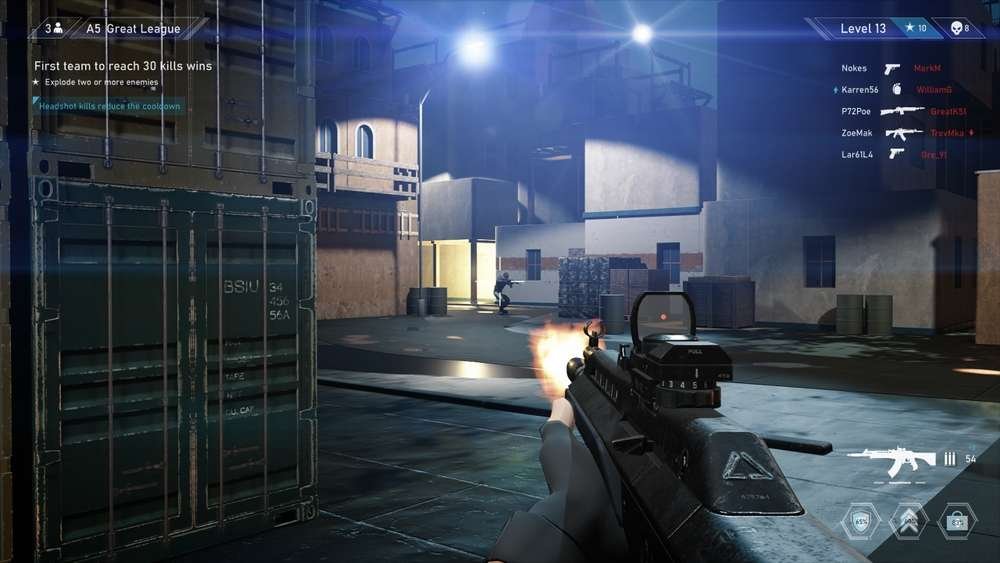Open the briefcase supply hexagon icon

pyautogui.click(x=957, y=521)
